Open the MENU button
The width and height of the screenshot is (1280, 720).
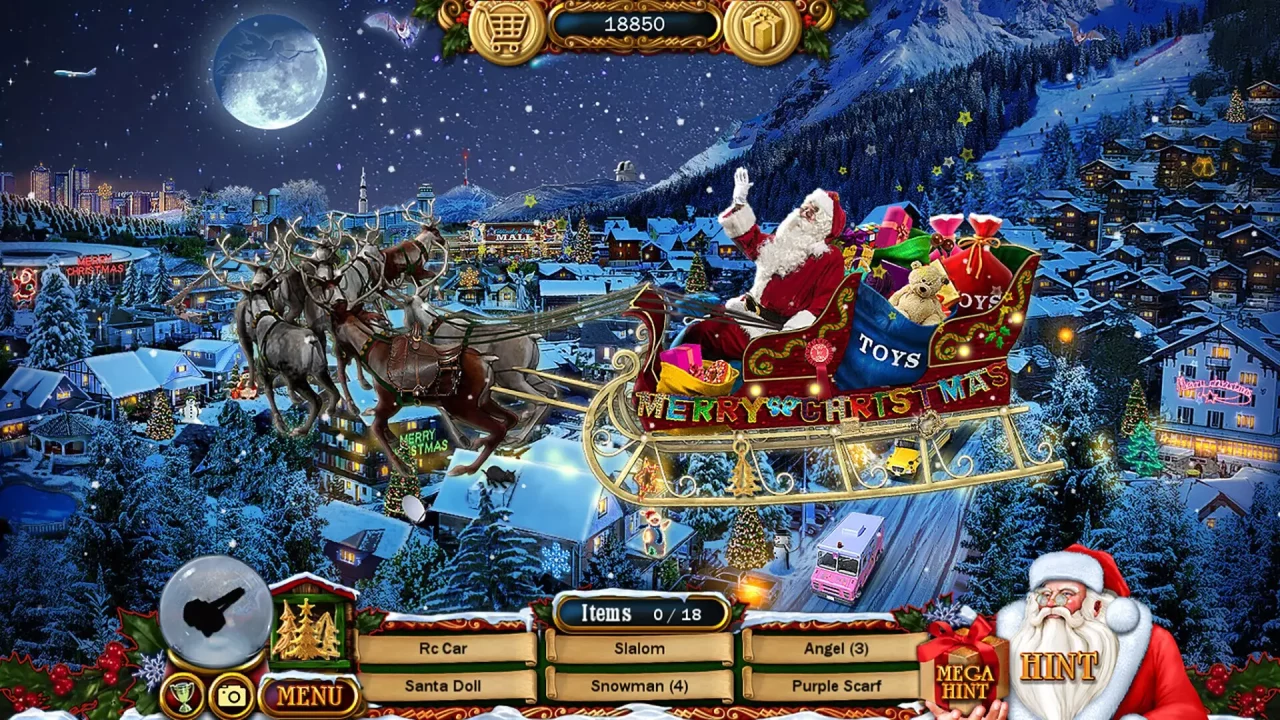click(x=310, y=692)
